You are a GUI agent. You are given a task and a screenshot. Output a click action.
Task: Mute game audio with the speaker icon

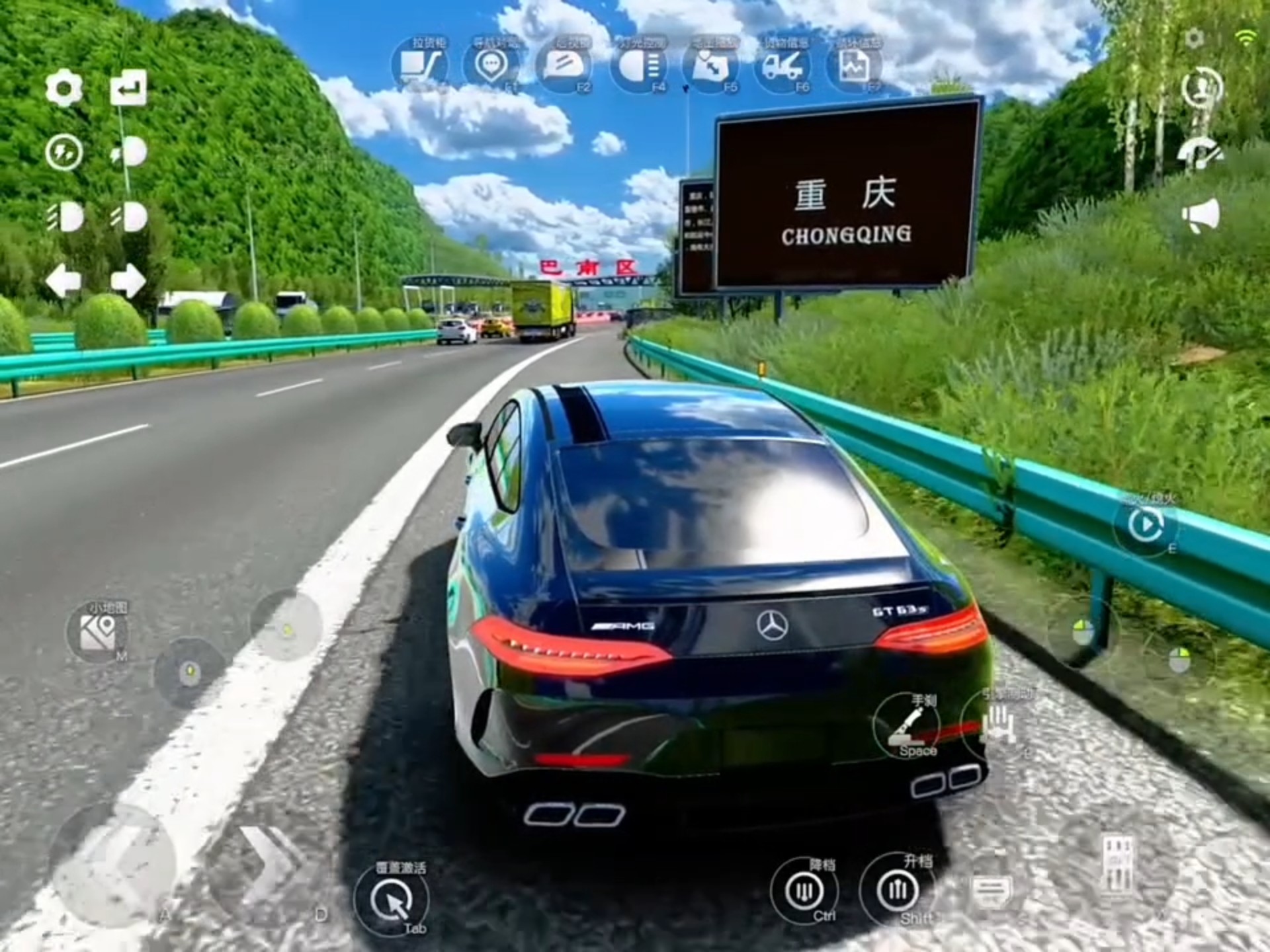coord(1201,215)
